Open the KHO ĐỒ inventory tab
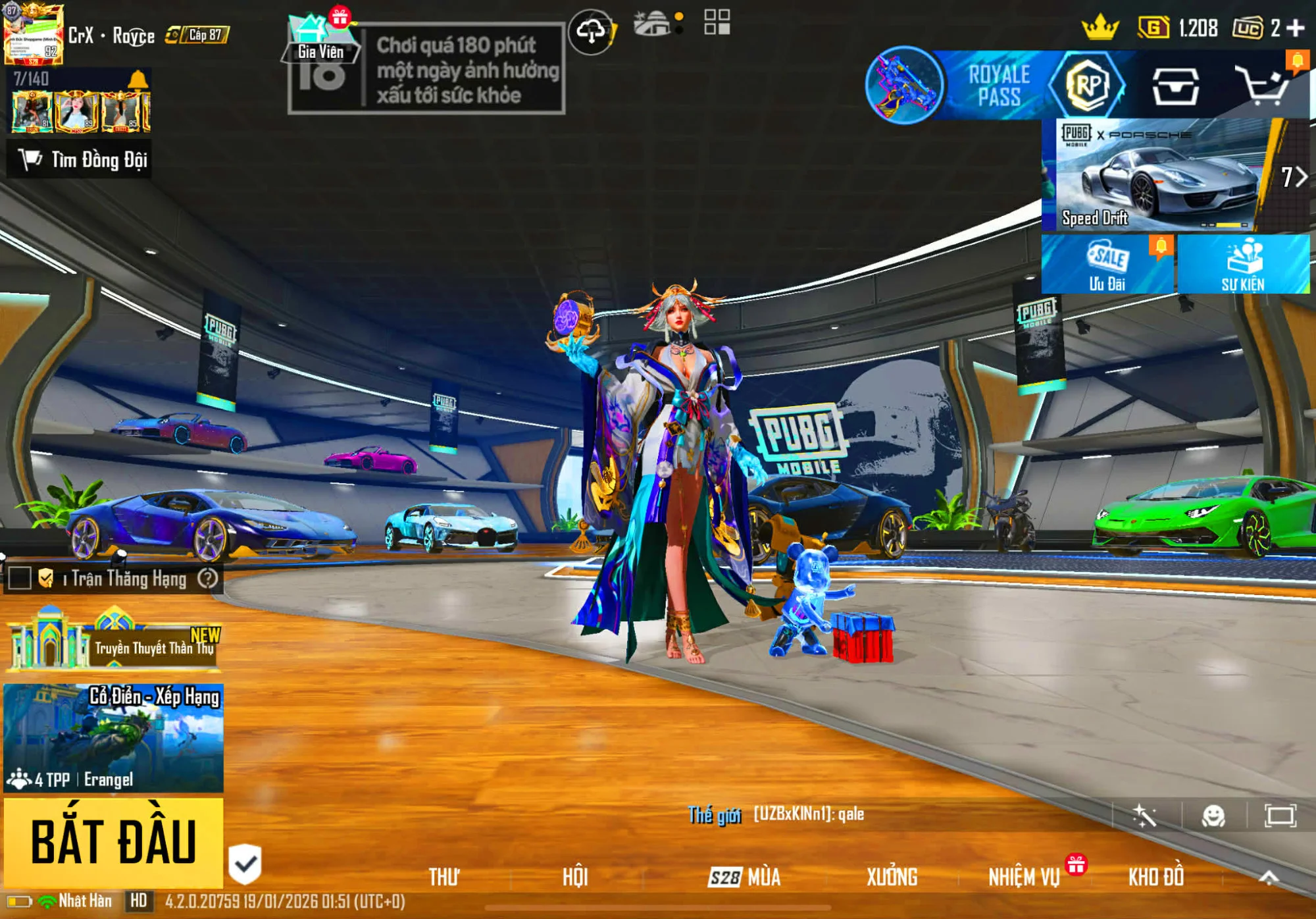This screenshot has height=919, width=1316. click(x=1155, y=877)
